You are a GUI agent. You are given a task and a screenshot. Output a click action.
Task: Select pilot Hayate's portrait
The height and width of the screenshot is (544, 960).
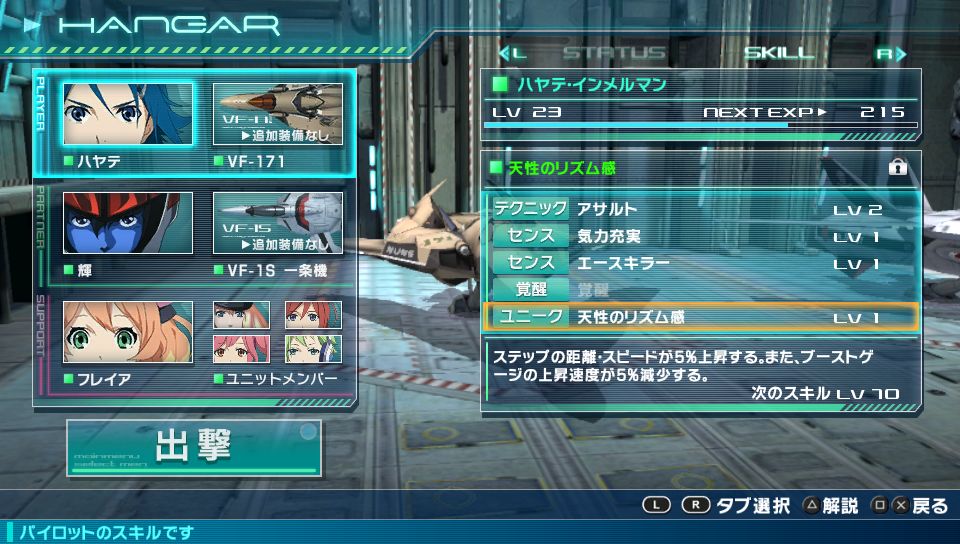128,114
